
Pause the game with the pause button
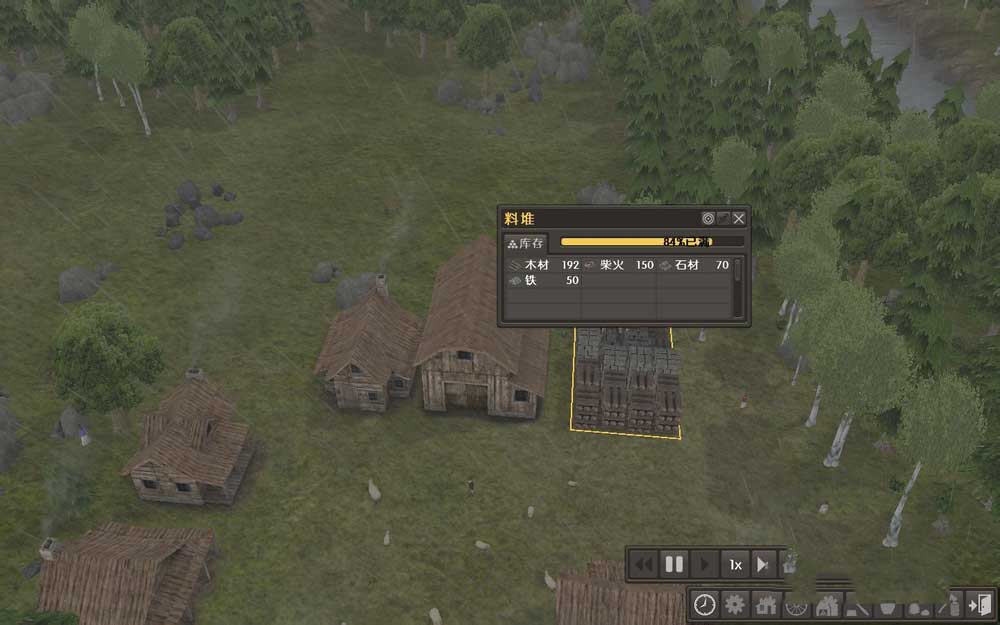click(674, 564)
